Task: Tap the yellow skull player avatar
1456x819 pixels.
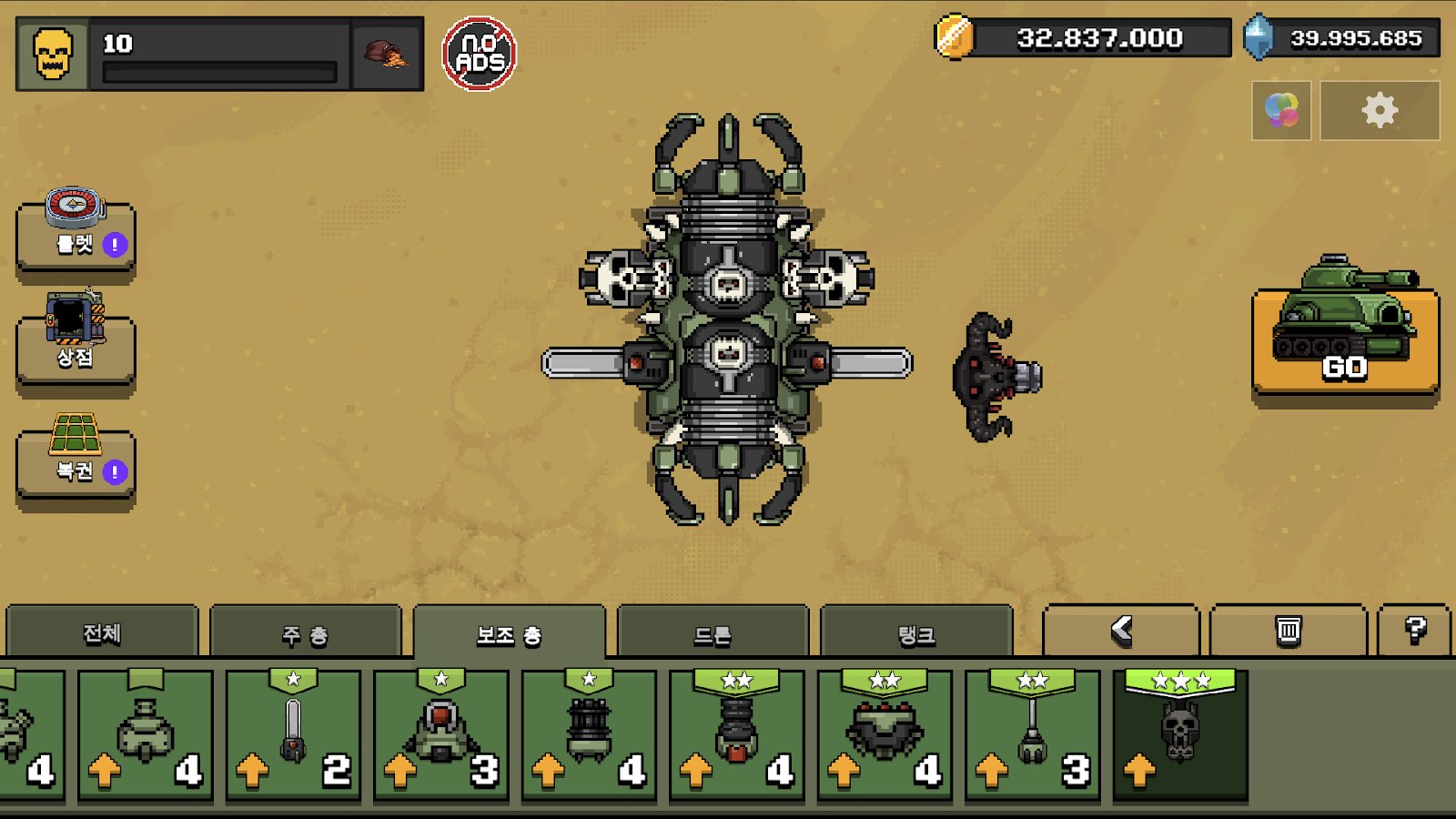Action: [53, 54]
